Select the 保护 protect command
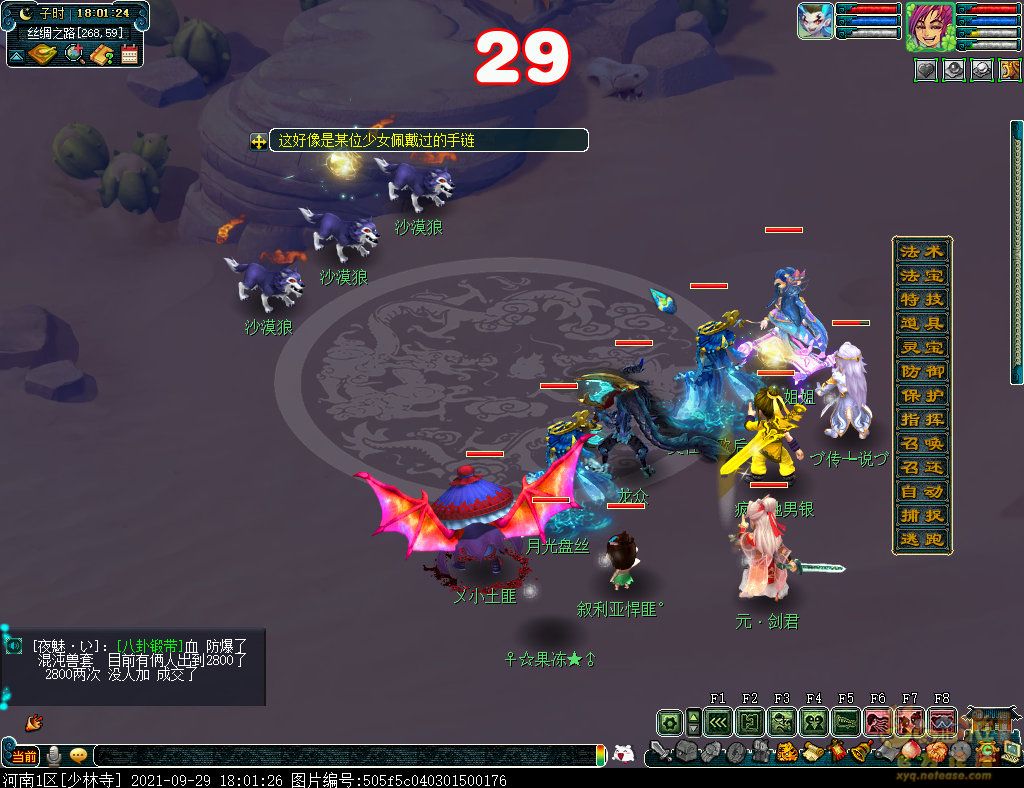 tap(921, 395)
